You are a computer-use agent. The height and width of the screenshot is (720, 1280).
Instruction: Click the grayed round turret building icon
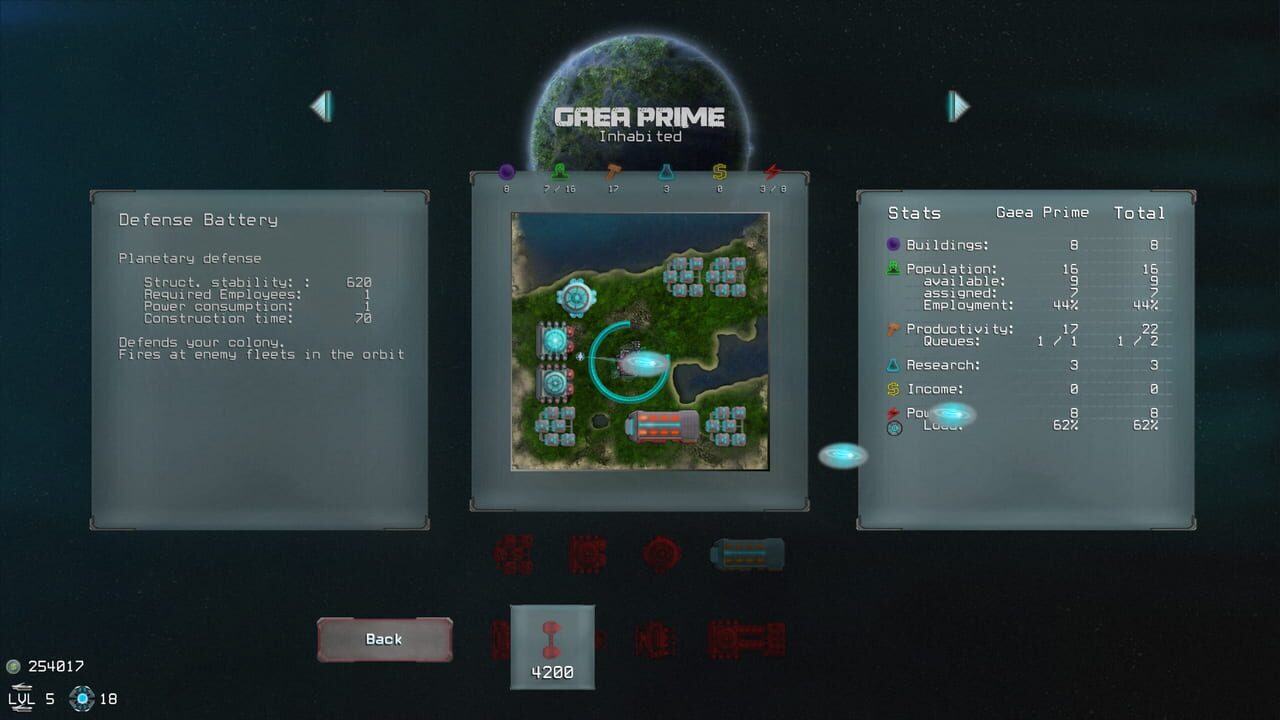[663, 551]
